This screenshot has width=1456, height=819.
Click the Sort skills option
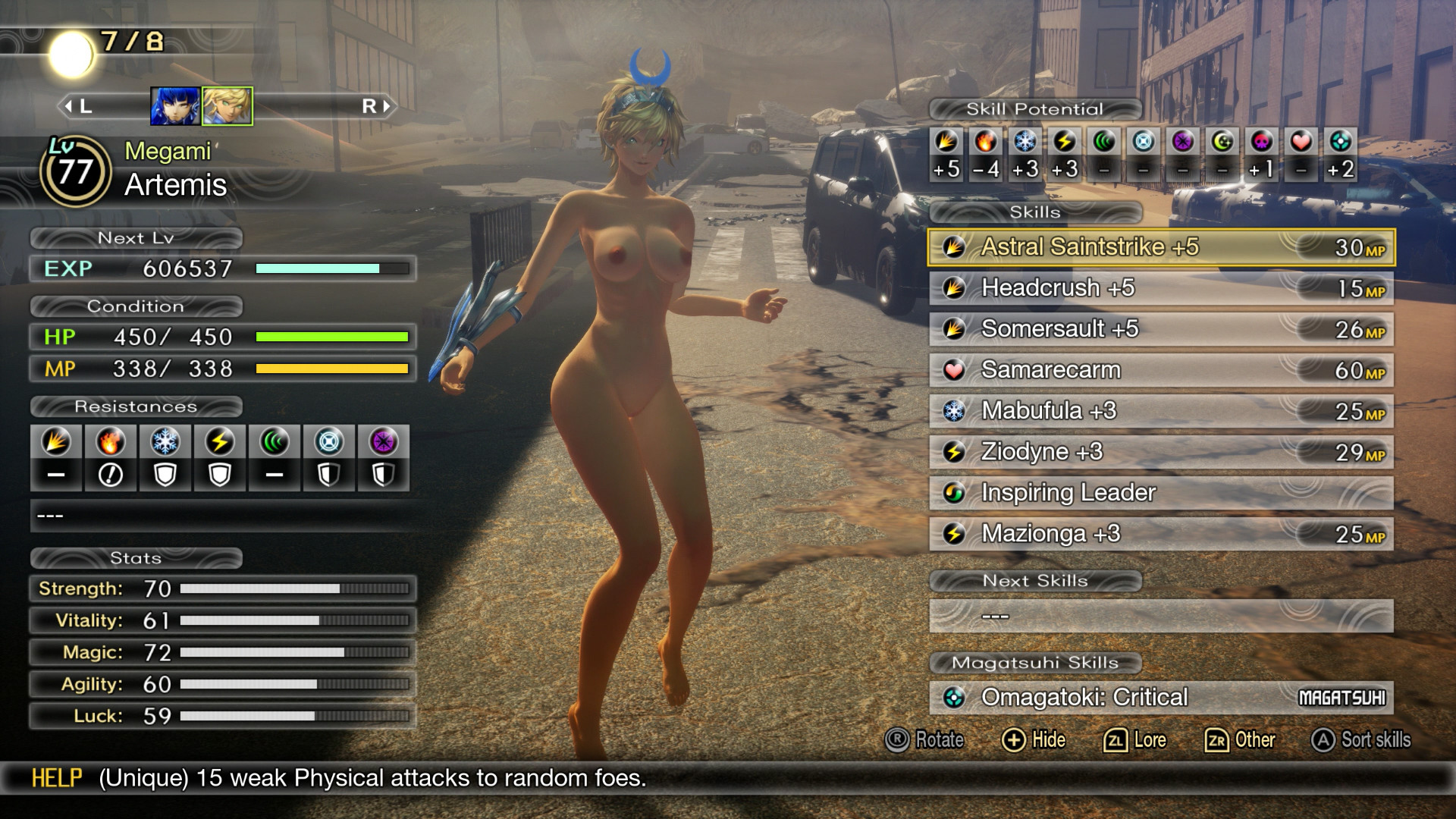click(1360, 740)
